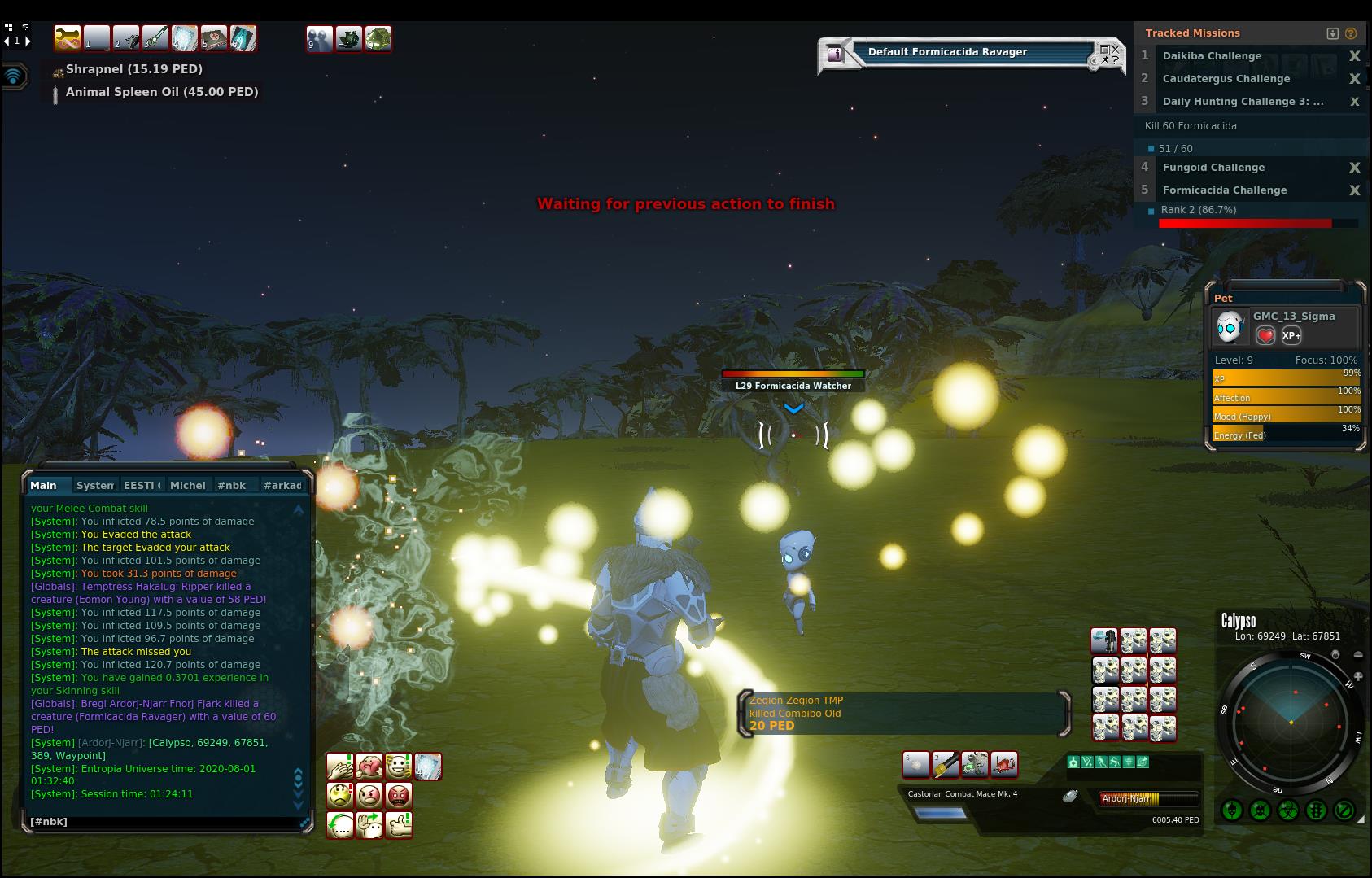Click the chat input field
The width and height of the screenshot is (1372, 878).
point(163,822)
